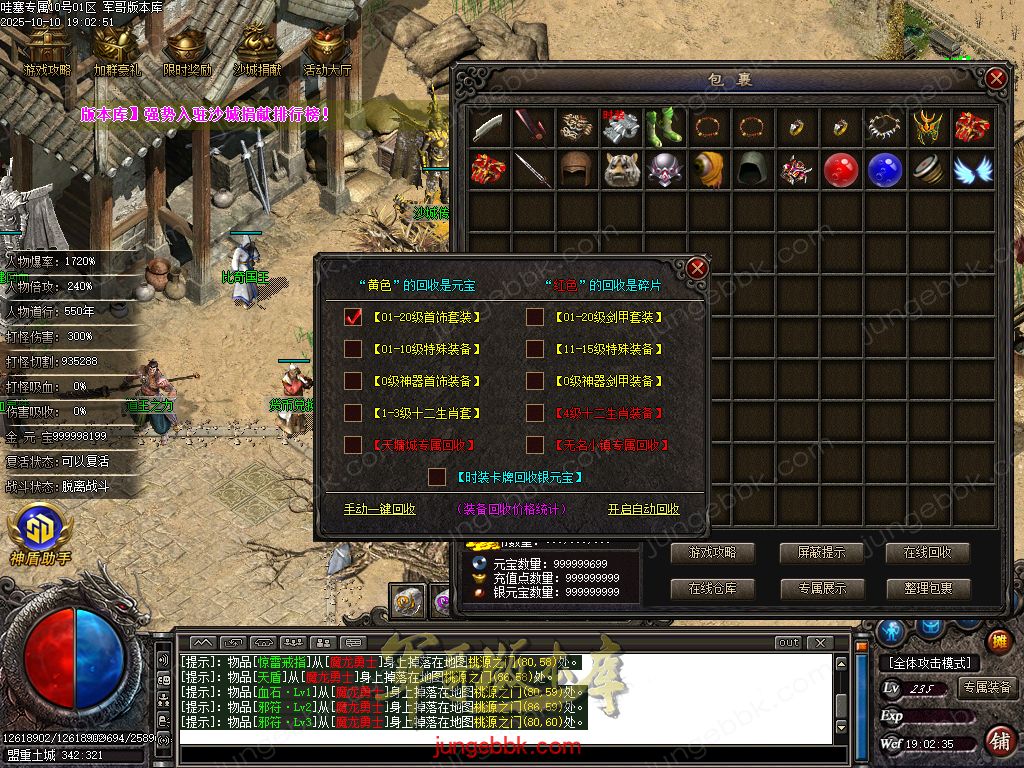
Task: Choose the tiger head helmet slot
Action: click(x=622, y=170)
